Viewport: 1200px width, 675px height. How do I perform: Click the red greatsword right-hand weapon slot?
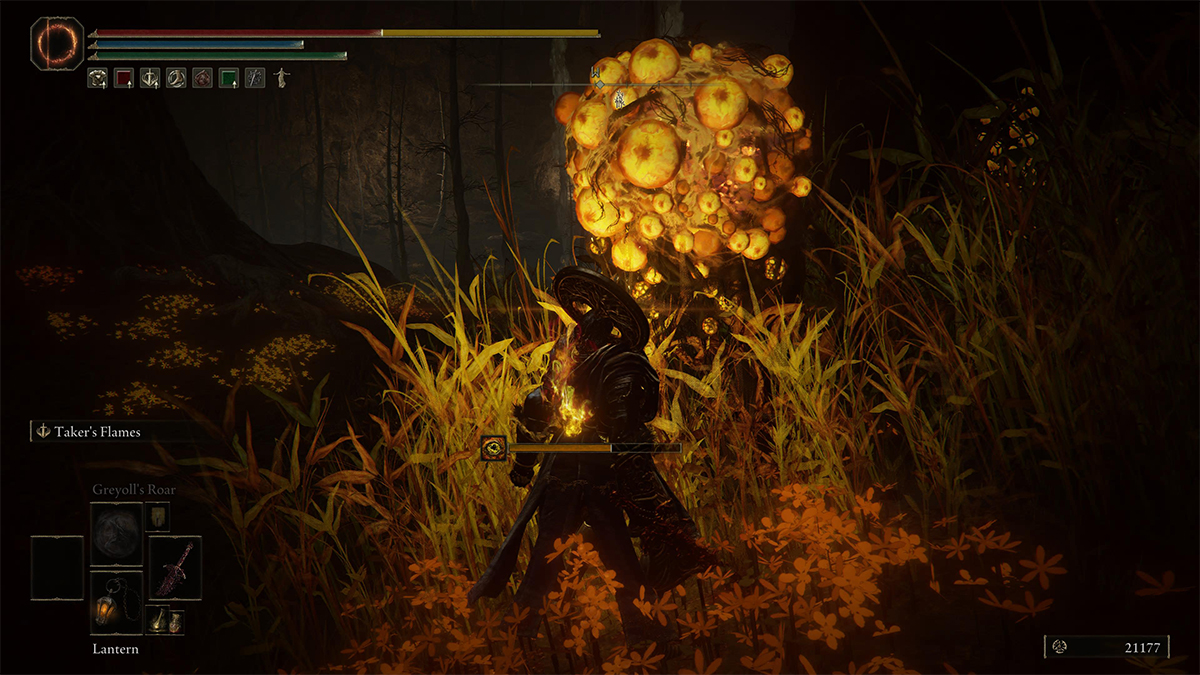[175, 567]
